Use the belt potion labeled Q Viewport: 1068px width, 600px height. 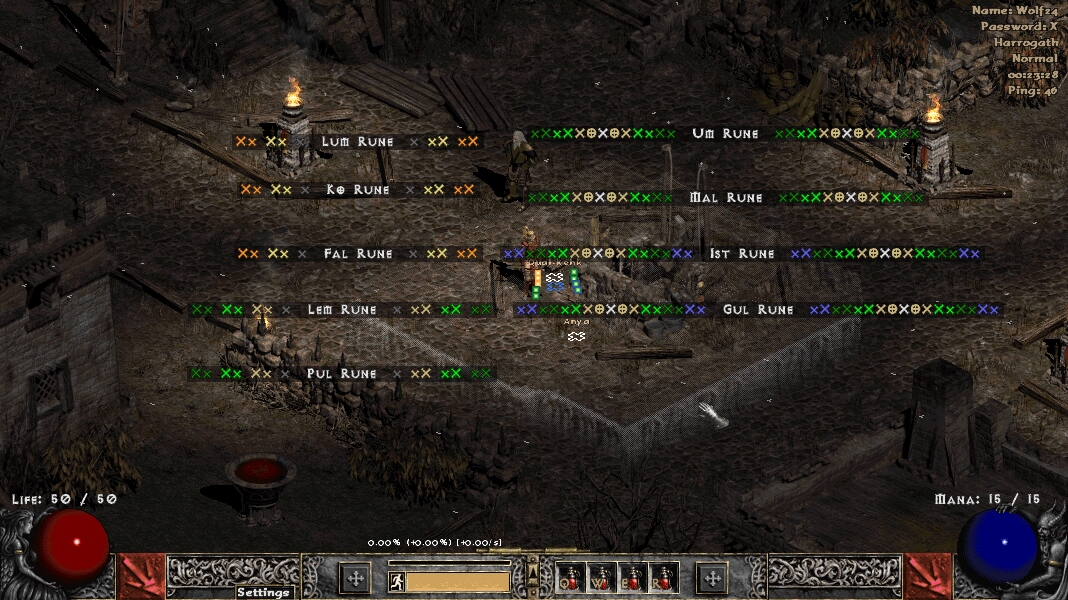pyautogui.click(x=570, y=577)
